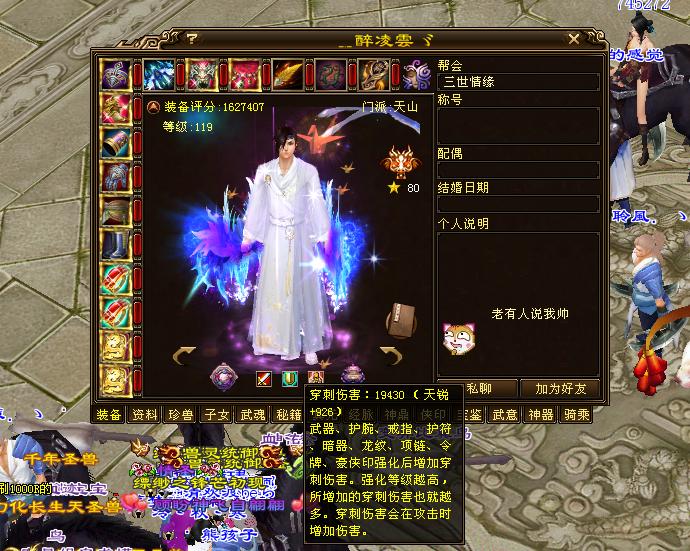Click the cat emoticon avatar
Image resolution: width=690 pixels, height=551 pixels.
(456, 341)
